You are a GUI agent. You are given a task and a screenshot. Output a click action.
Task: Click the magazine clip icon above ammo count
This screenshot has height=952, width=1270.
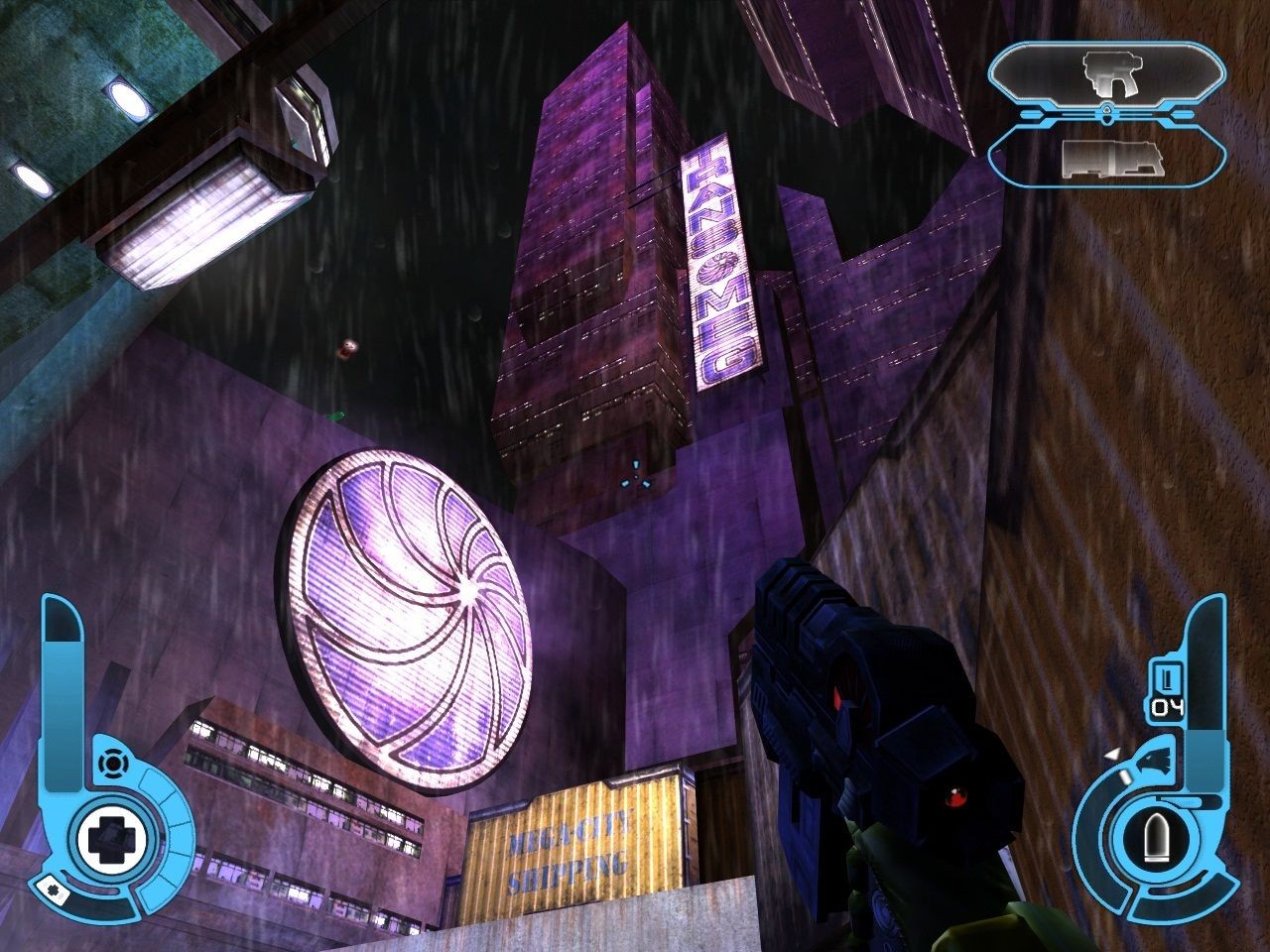[1168, 680]
